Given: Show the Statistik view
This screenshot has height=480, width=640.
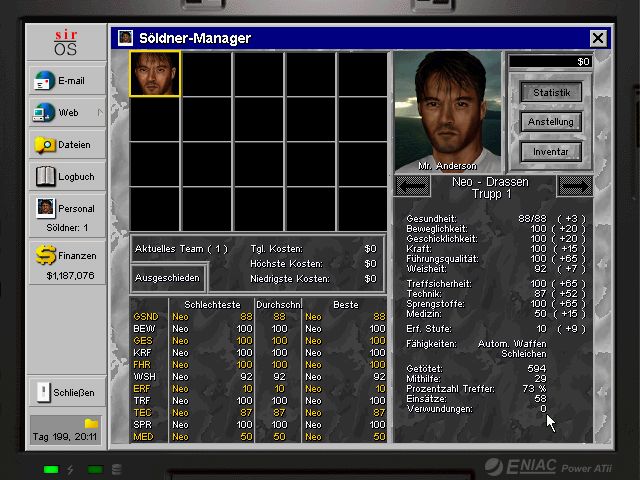Looking at the screenshot, I should pyautogui.click(x=551, y=92).
